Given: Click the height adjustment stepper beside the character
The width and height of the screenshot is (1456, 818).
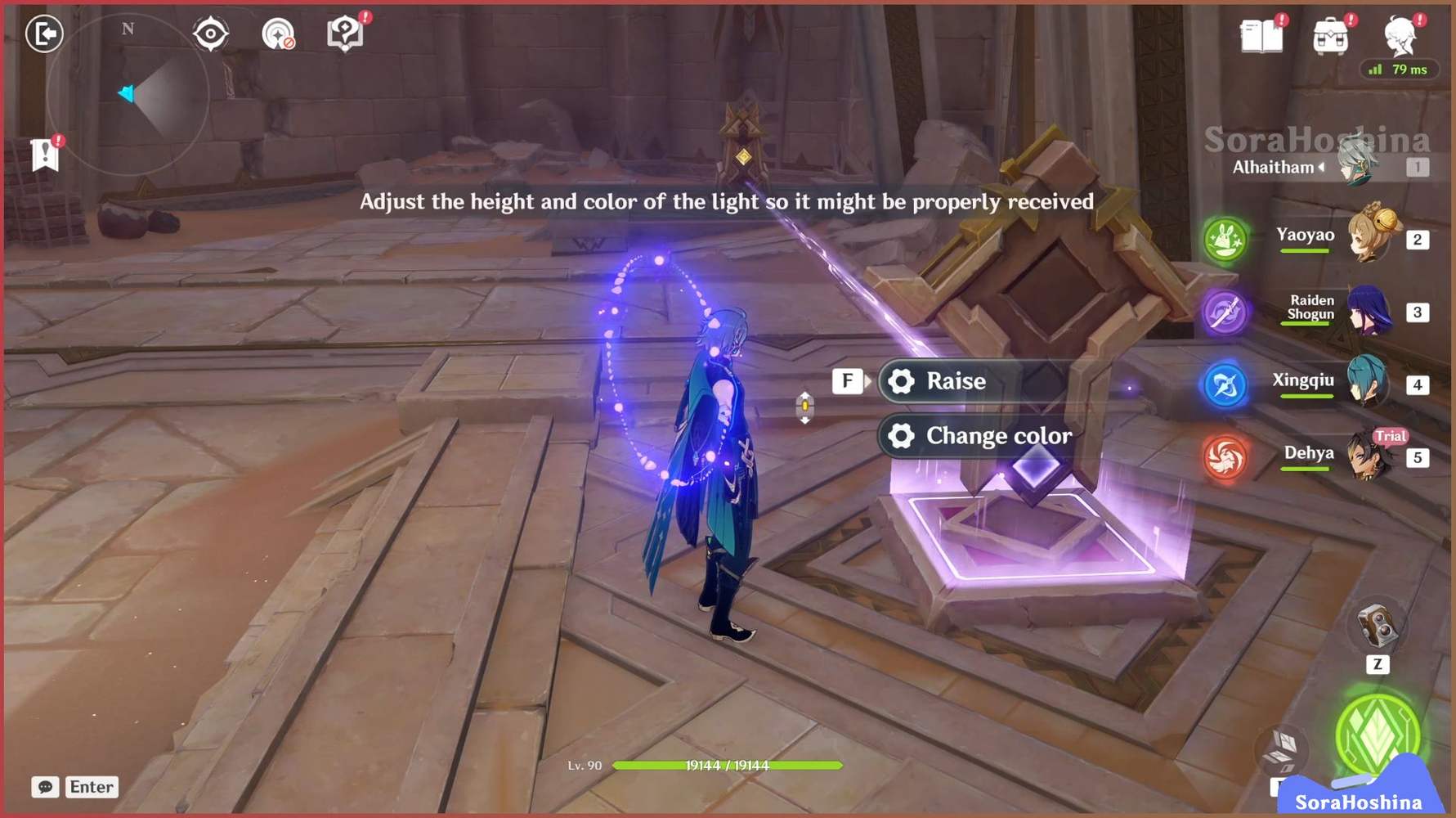Looking at the screenshot, I should point(805,405).
